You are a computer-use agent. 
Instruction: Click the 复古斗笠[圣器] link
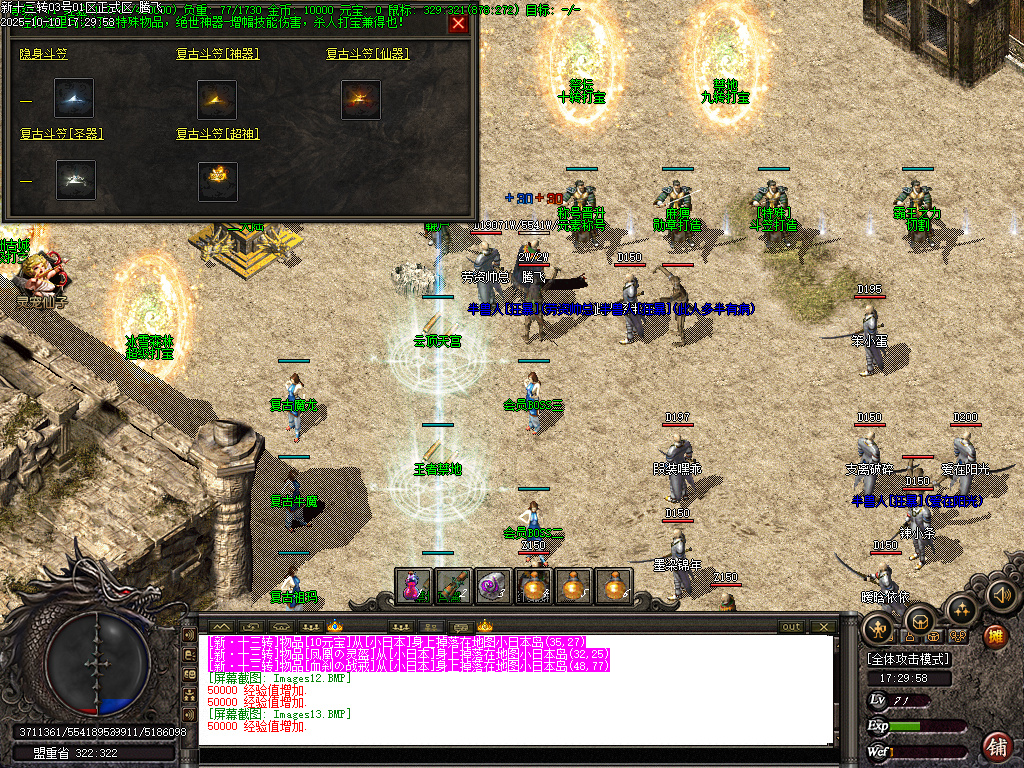[62, 133]
